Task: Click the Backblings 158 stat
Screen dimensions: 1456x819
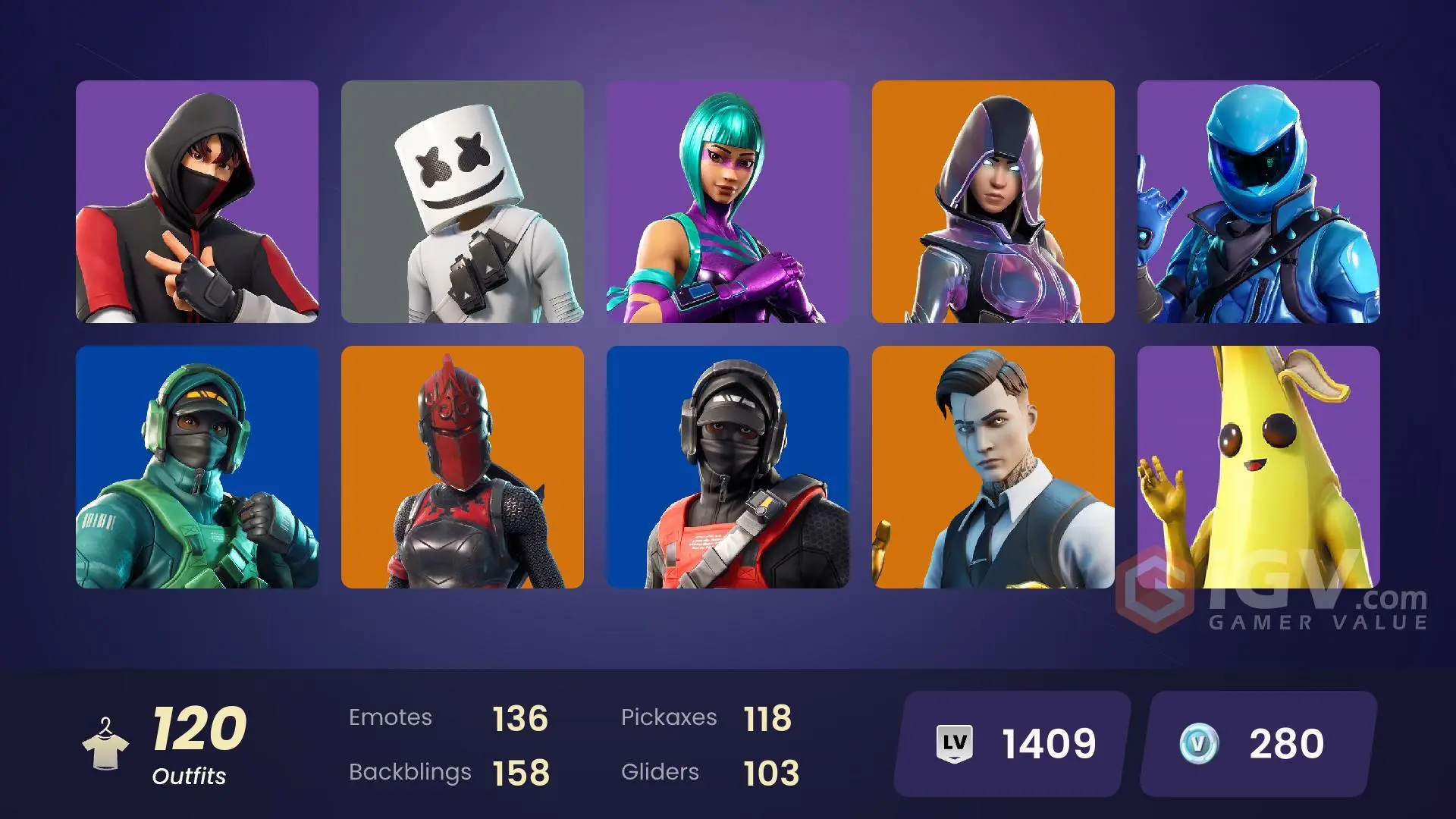Action: tap(447, 772)
